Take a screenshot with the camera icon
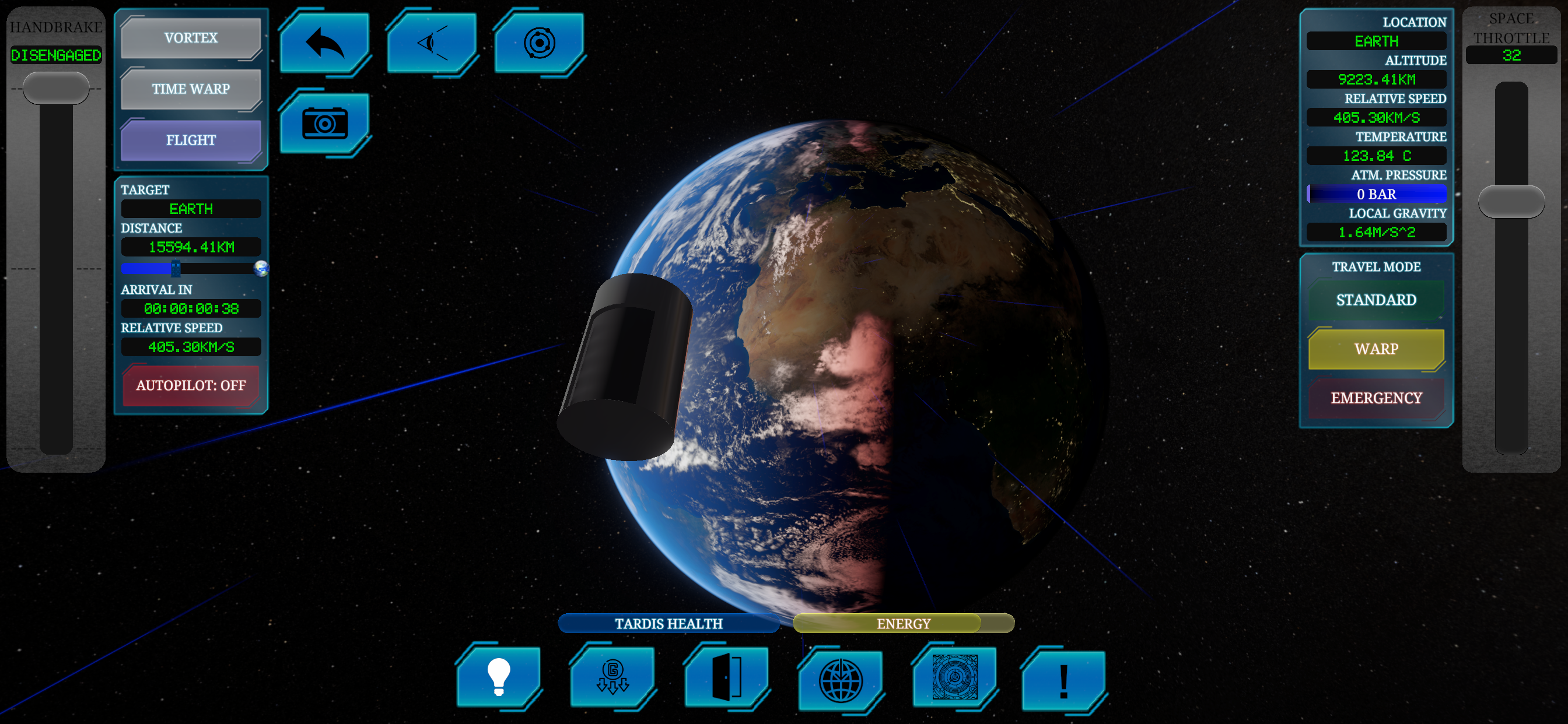Screen dimensions: 1568x724 pos(325,124)
